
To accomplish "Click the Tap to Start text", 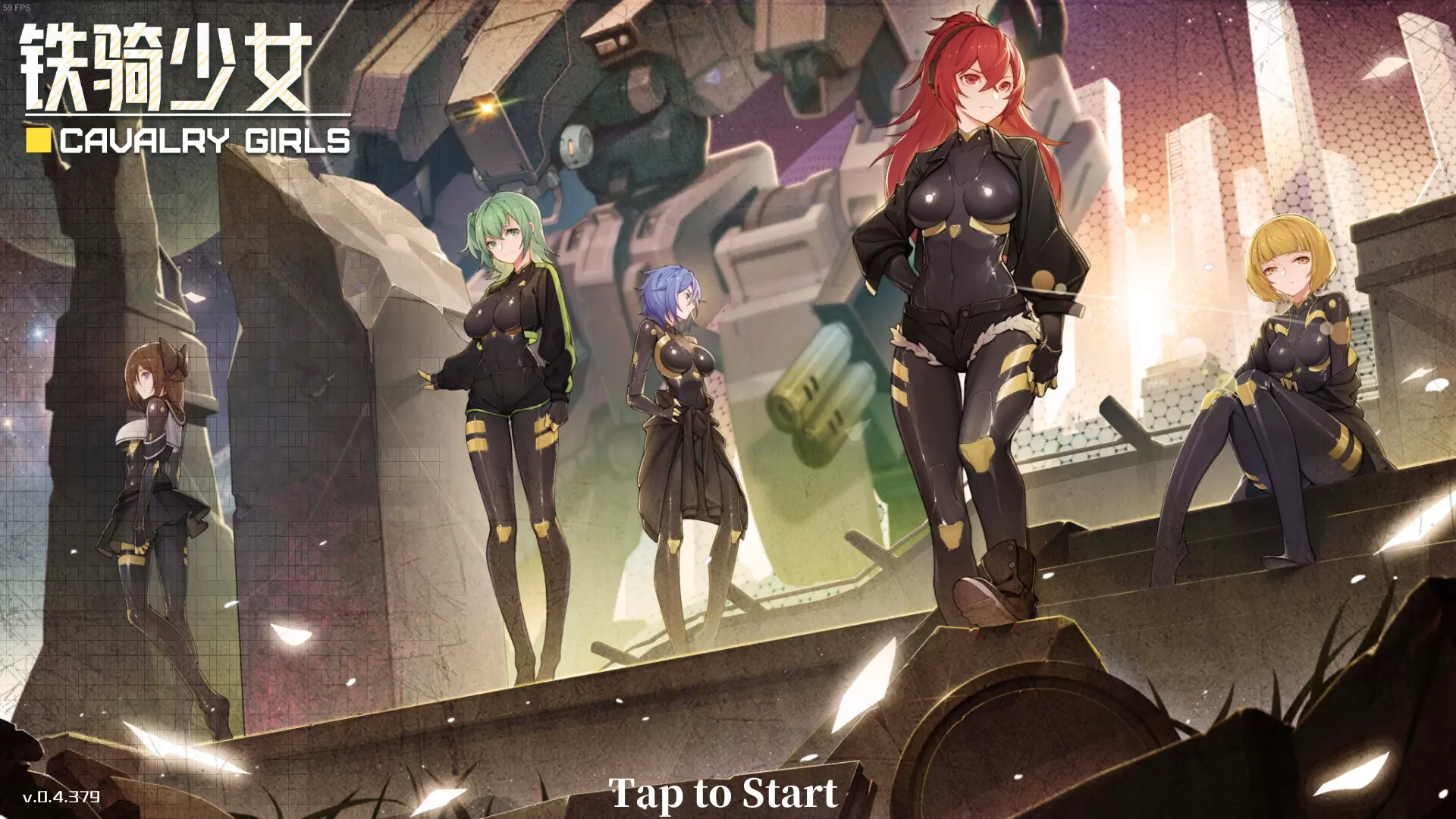I will point(726,793).
